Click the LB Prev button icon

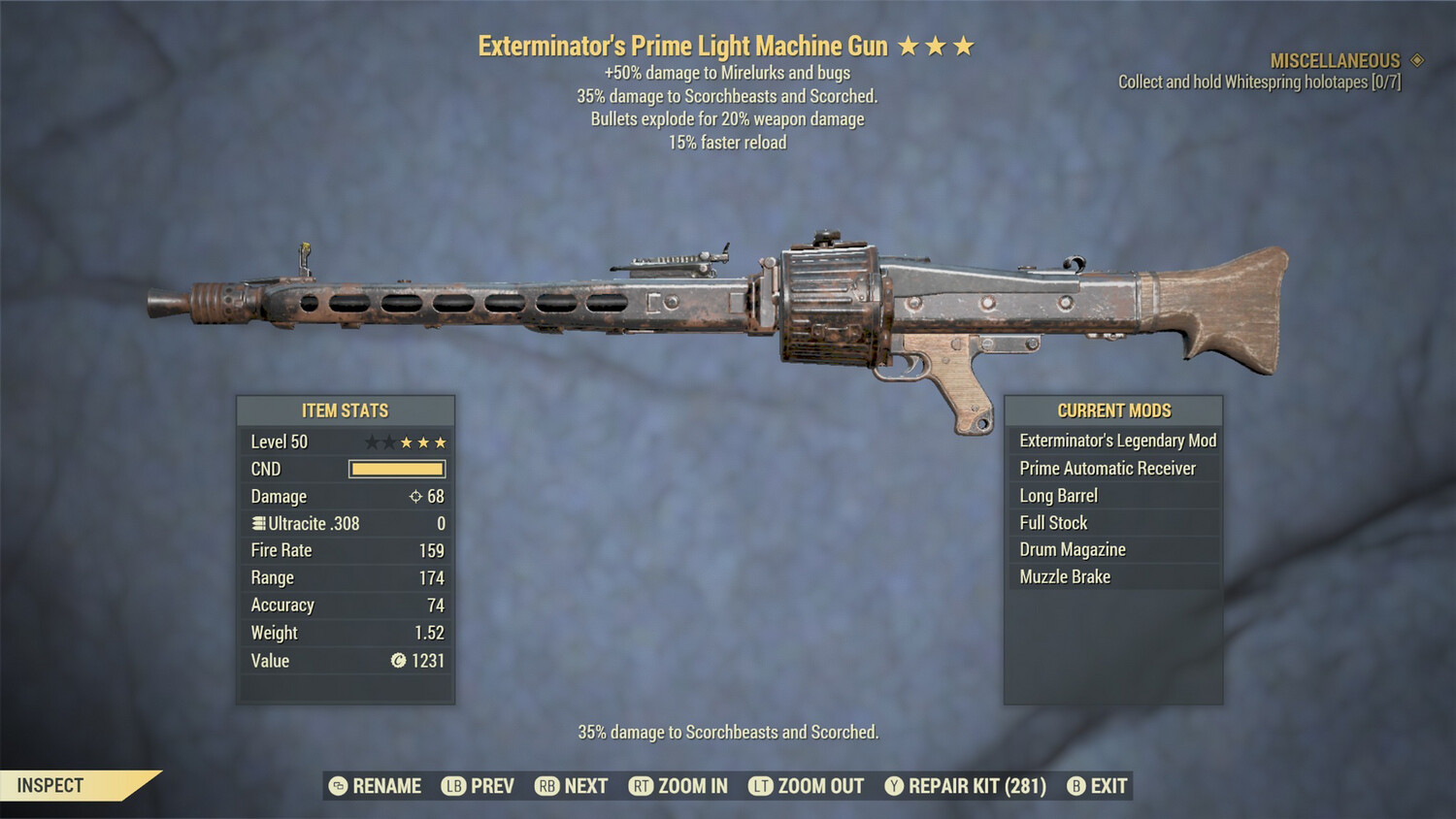coord(452,786)
